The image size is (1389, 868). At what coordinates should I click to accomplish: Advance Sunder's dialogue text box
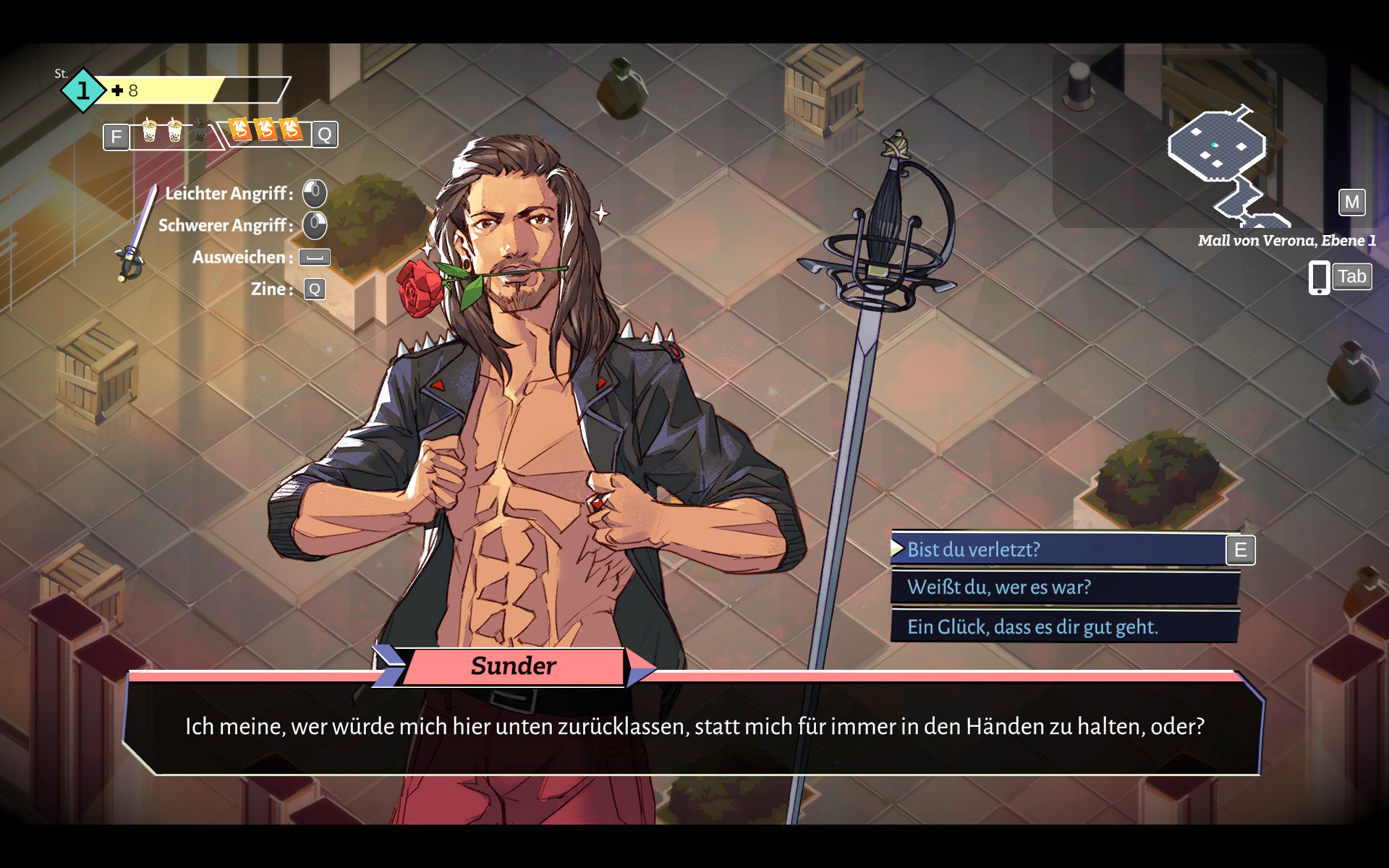point(694,726)
